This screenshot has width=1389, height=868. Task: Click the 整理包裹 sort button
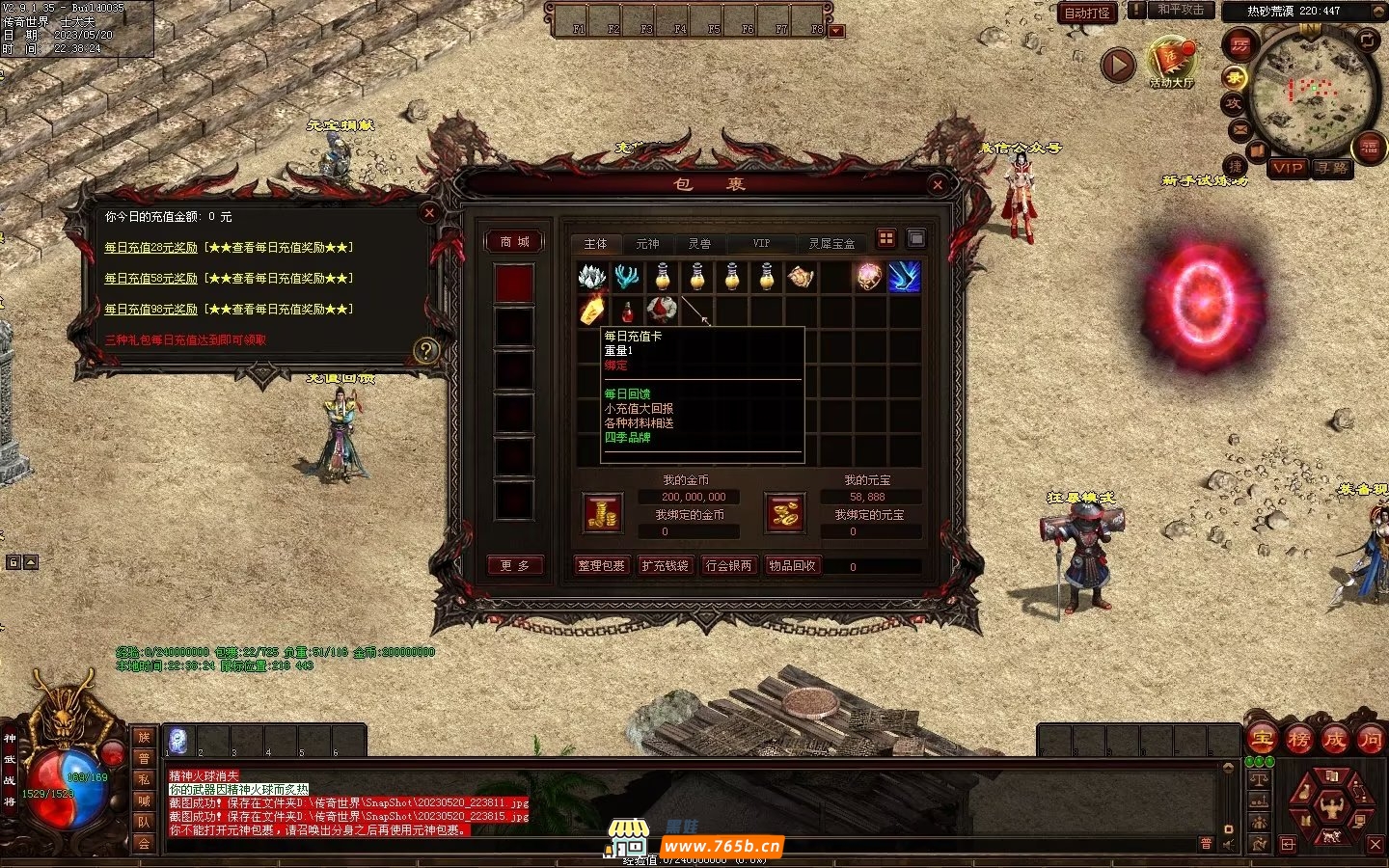tap(601, 566)
